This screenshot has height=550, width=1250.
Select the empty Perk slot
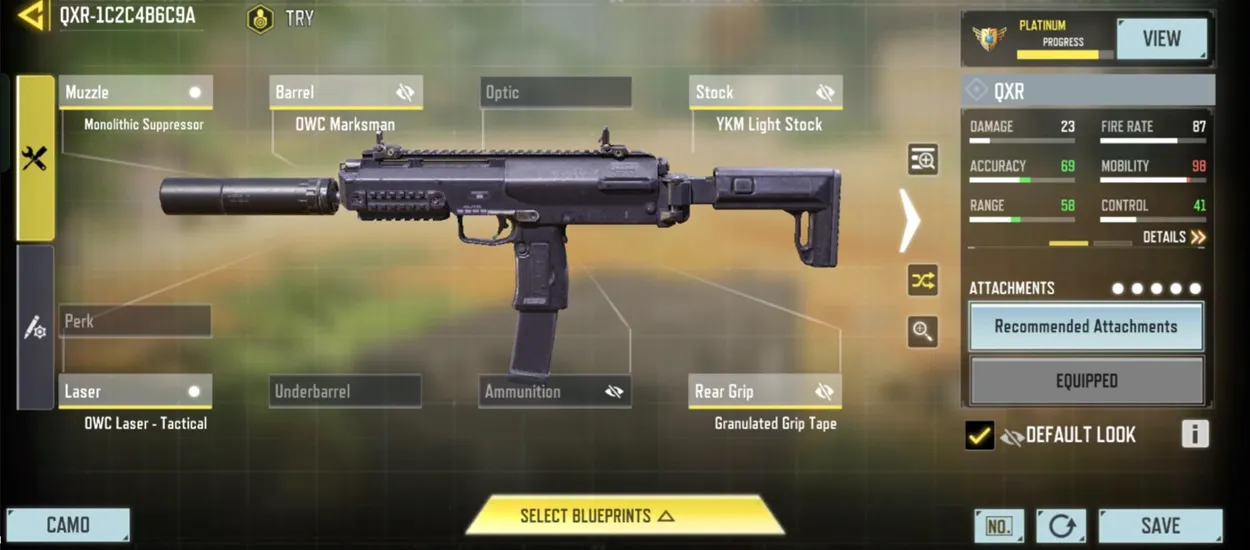pyautogui.click(x=135, y=322)
